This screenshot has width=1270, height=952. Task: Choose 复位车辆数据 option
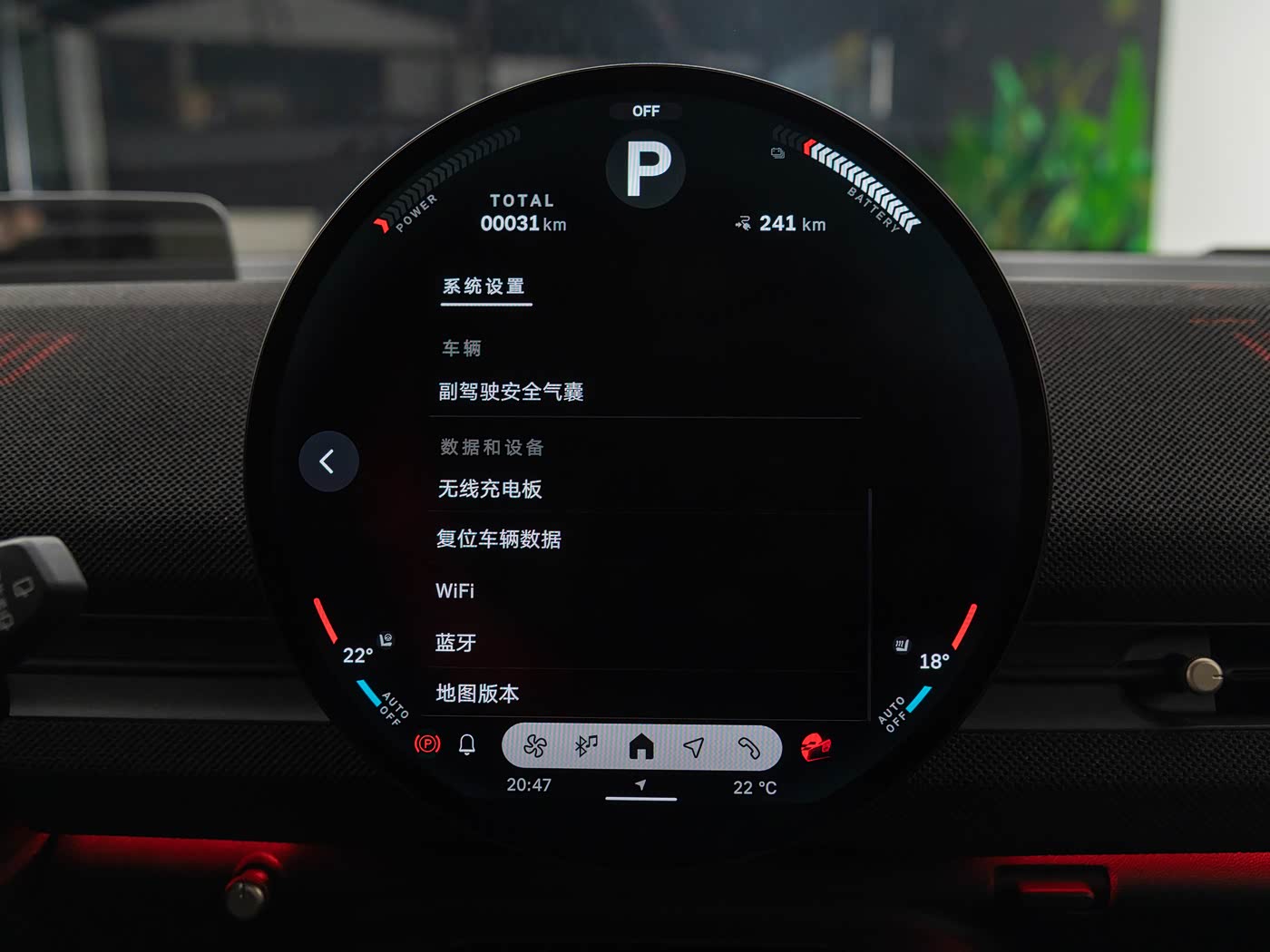pos(499,539)
